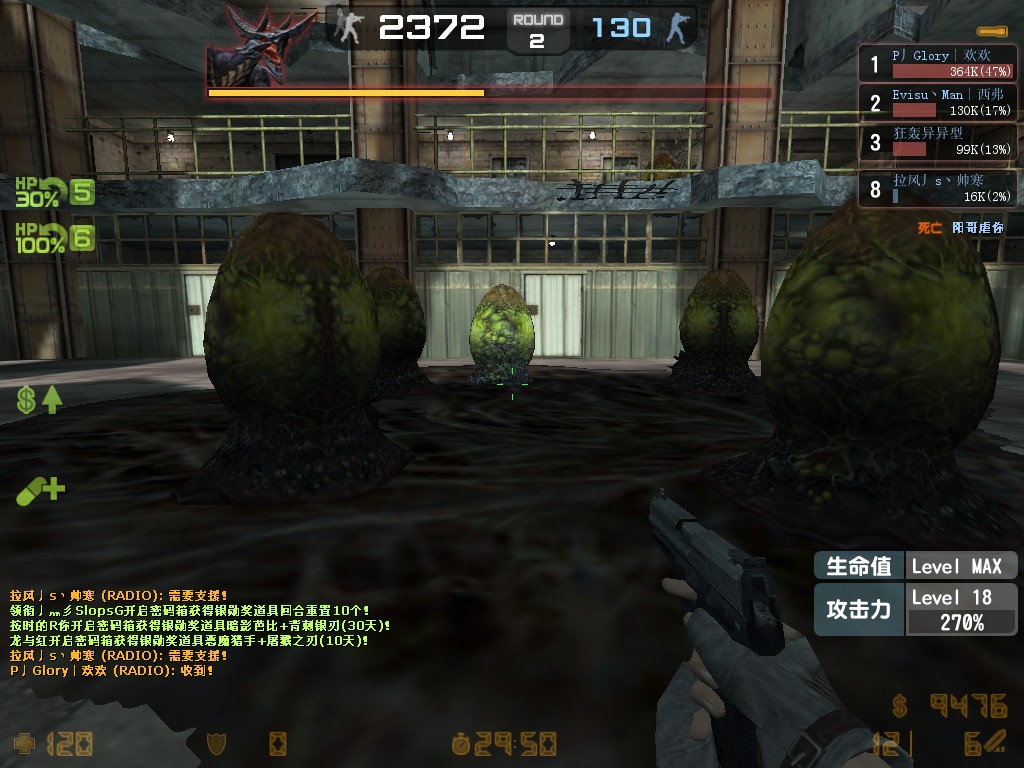
Task: Click the radio chat message log
Action: point(200,633)
